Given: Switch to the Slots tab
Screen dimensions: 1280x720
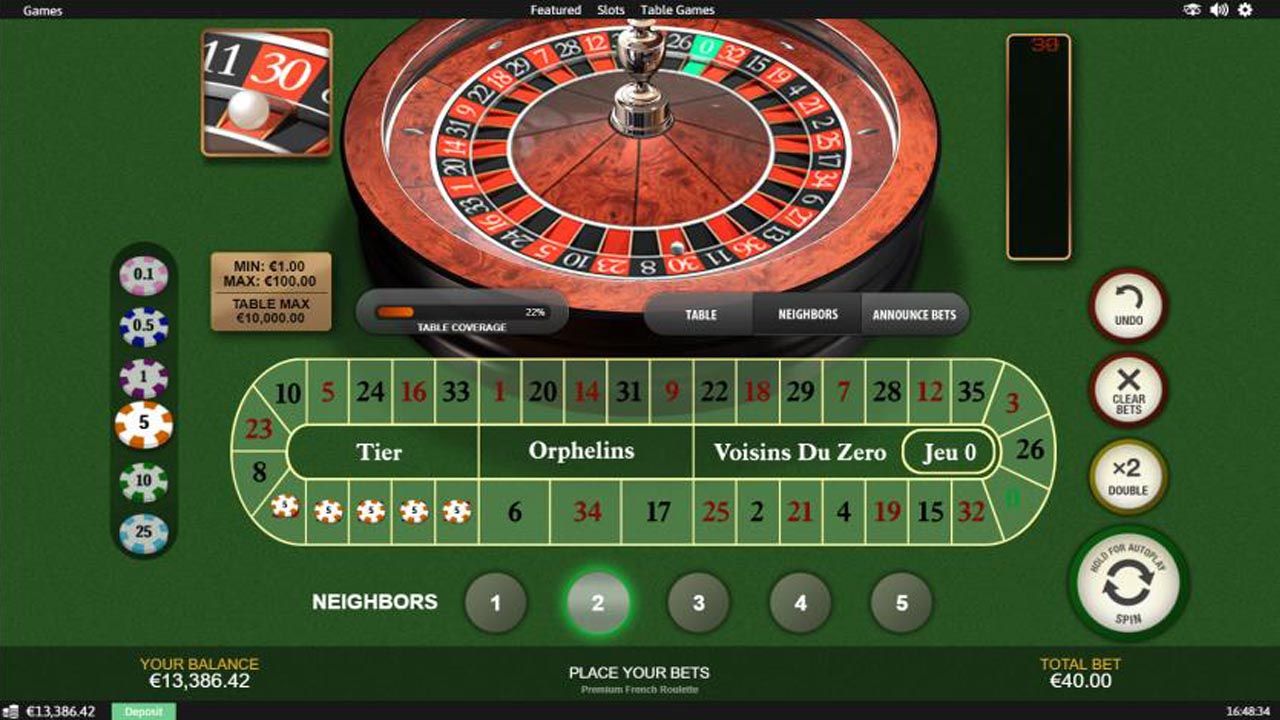Looking at the screenshot, I should [x=610, y=10].
